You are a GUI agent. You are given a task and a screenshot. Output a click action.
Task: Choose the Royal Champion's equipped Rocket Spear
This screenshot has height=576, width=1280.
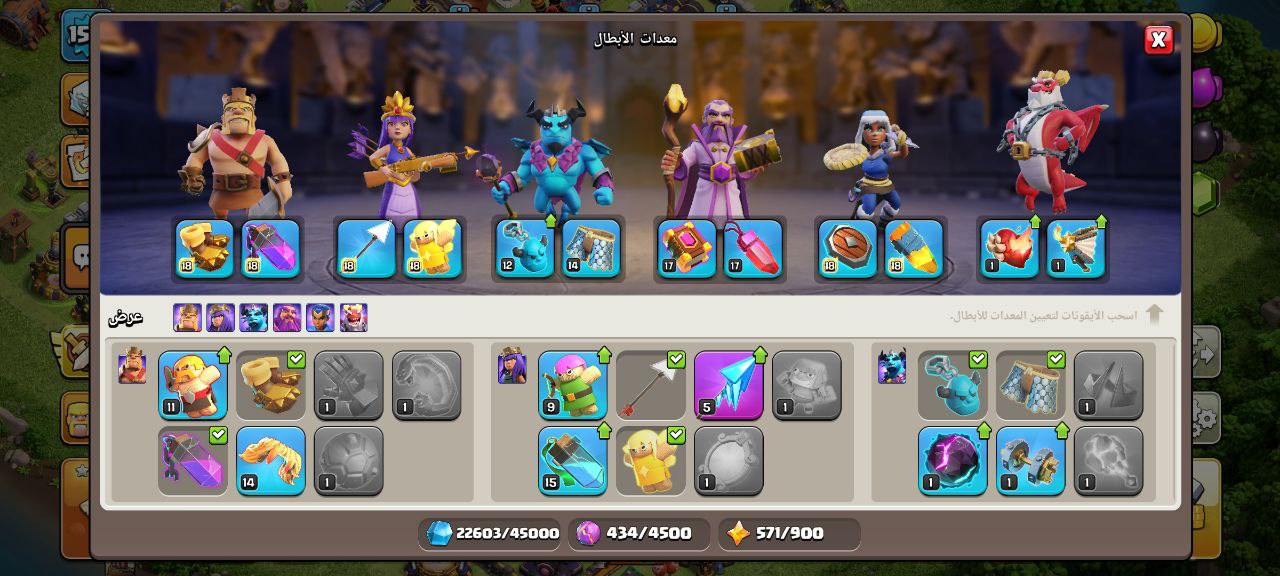click(913, 248)
